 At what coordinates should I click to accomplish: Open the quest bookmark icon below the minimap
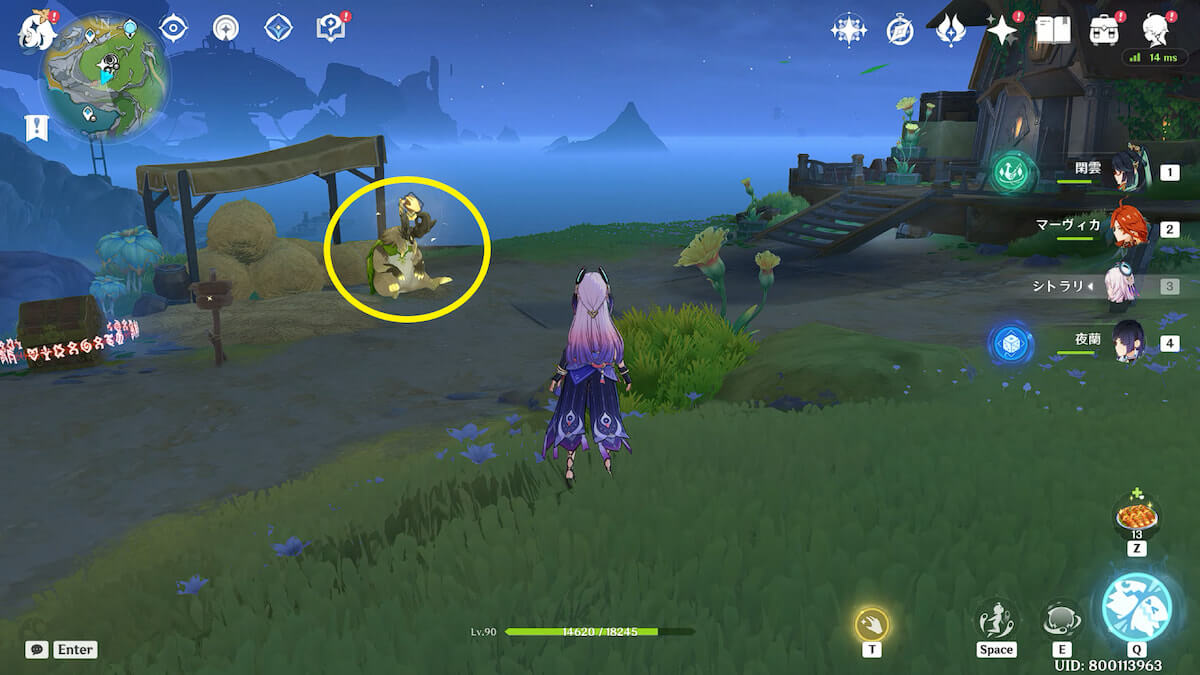(x=34, y=127)
